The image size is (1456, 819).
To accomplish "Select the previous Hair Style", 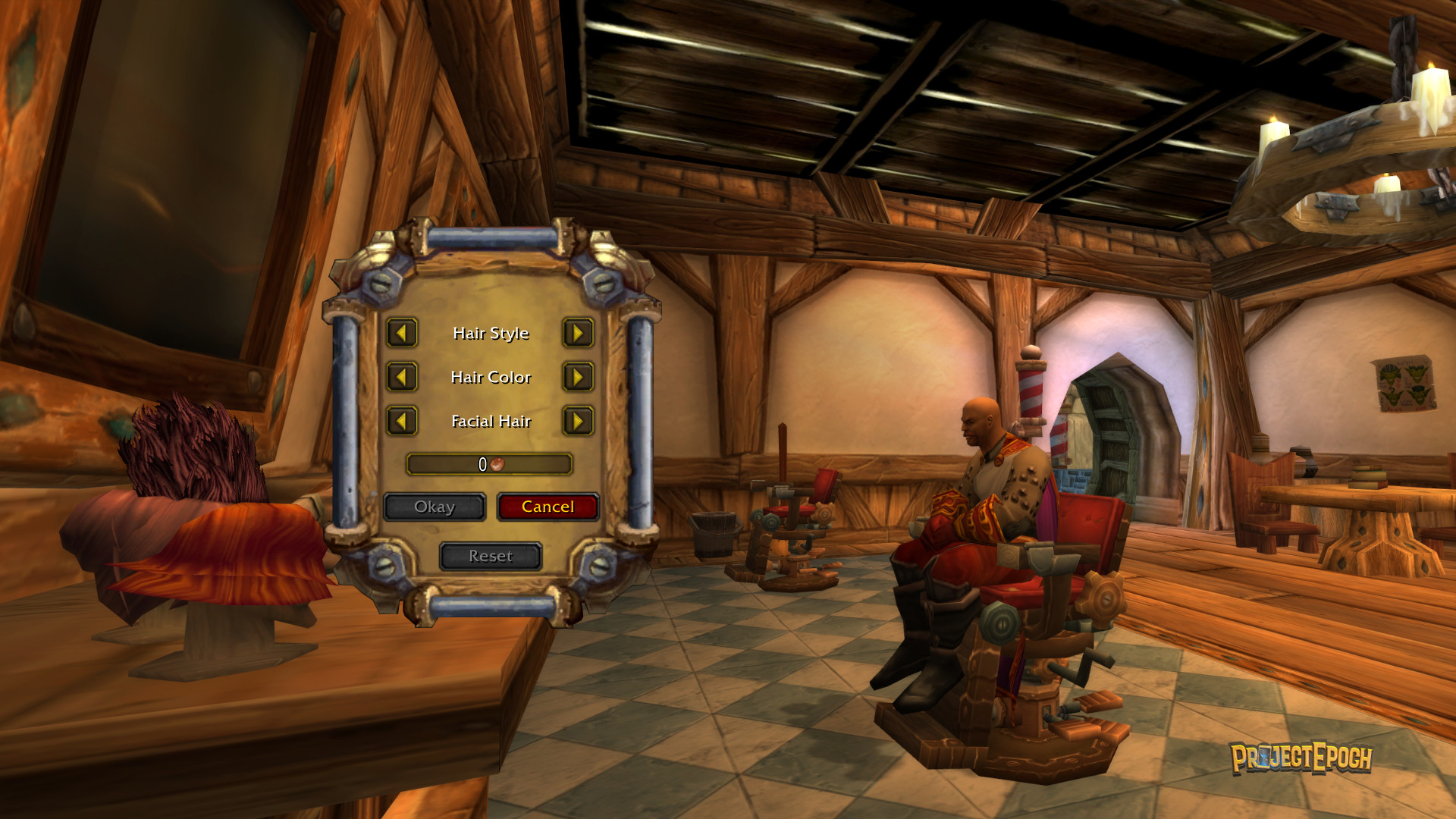I will [402, 333].
